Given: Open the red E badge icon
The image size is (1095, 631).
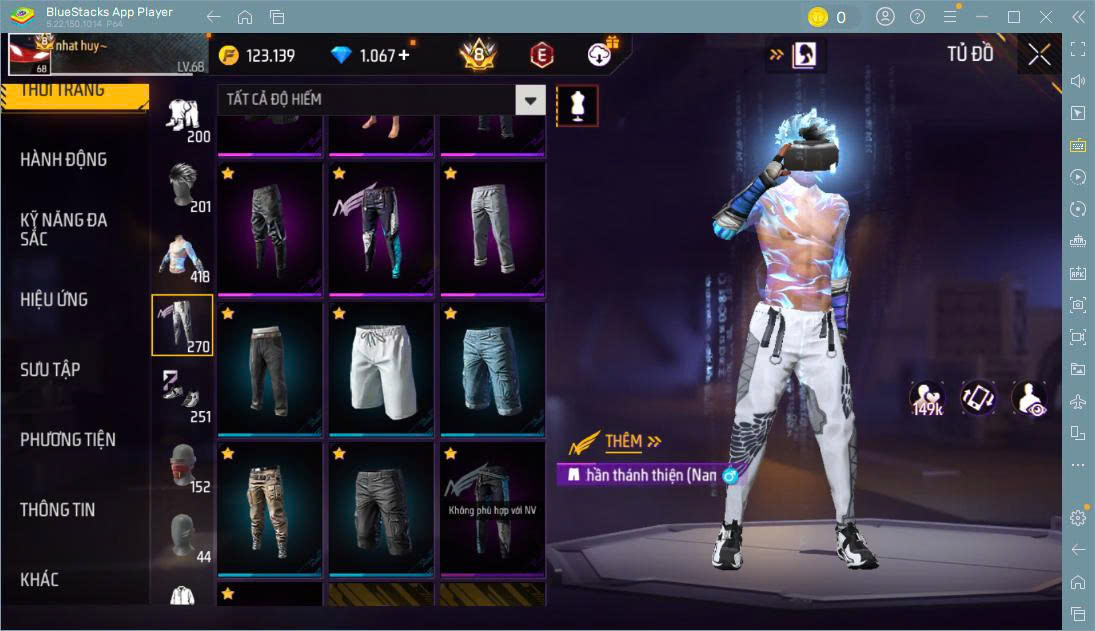Looking at the screenshot, I should [541, 55].
